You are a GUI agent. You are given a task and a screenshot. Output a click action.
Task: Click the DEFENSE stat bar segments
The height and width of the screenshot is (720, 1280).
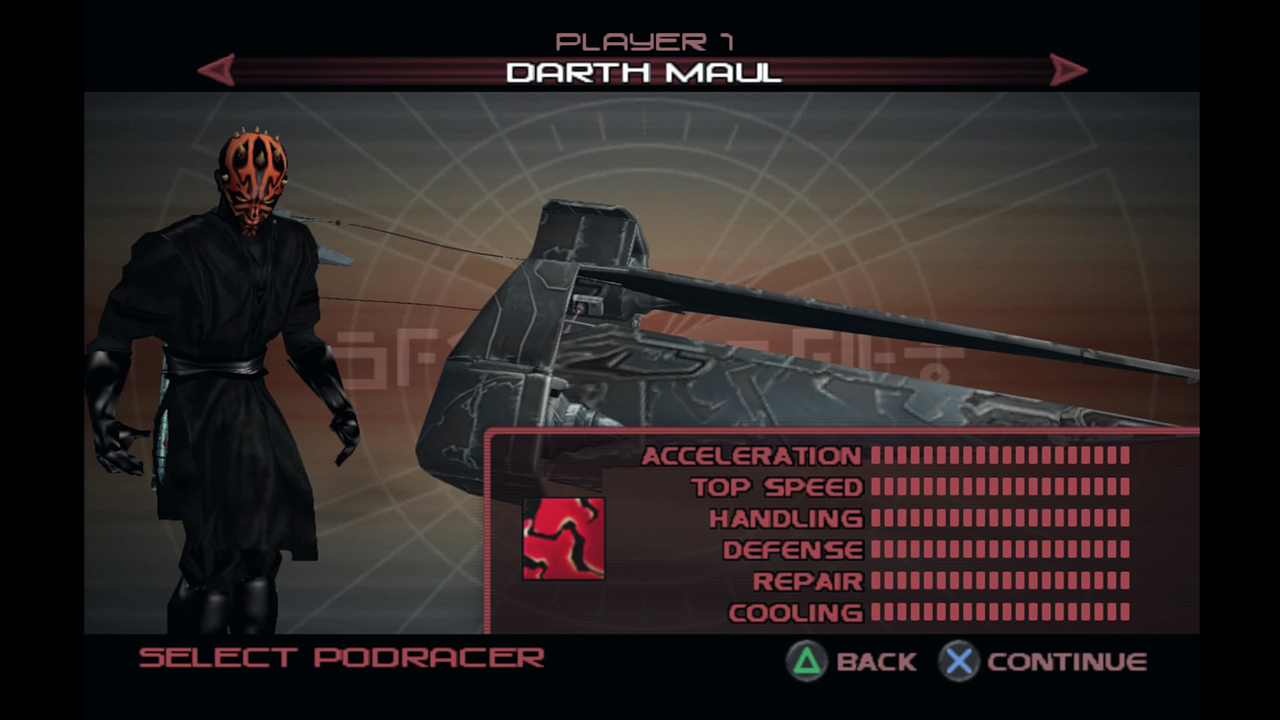click(x=1000, y=550)
